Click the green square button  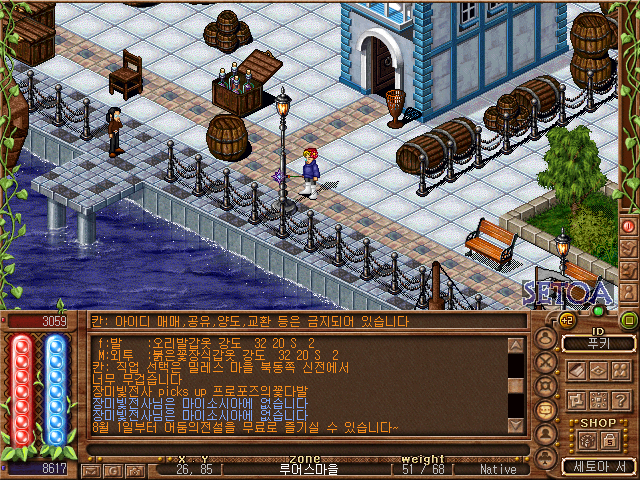[x=628, y=320]
